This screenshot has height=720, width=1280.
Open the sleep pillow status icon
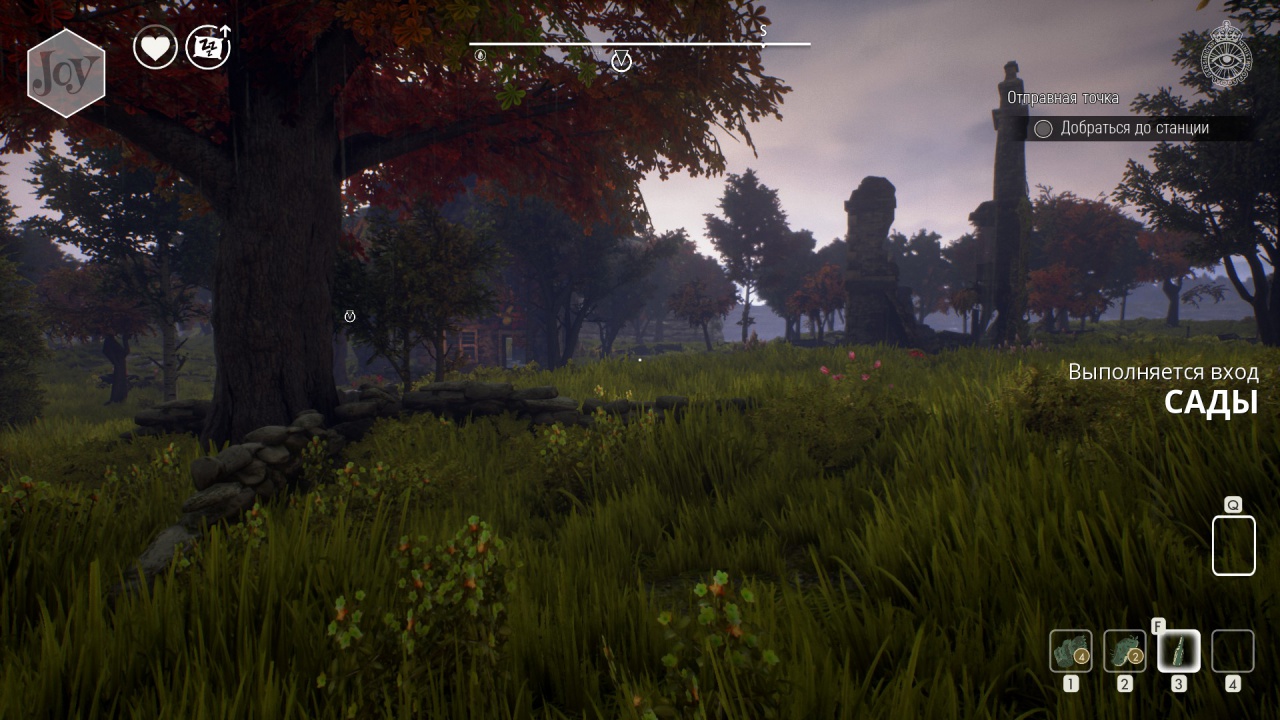tap(208, 47)
